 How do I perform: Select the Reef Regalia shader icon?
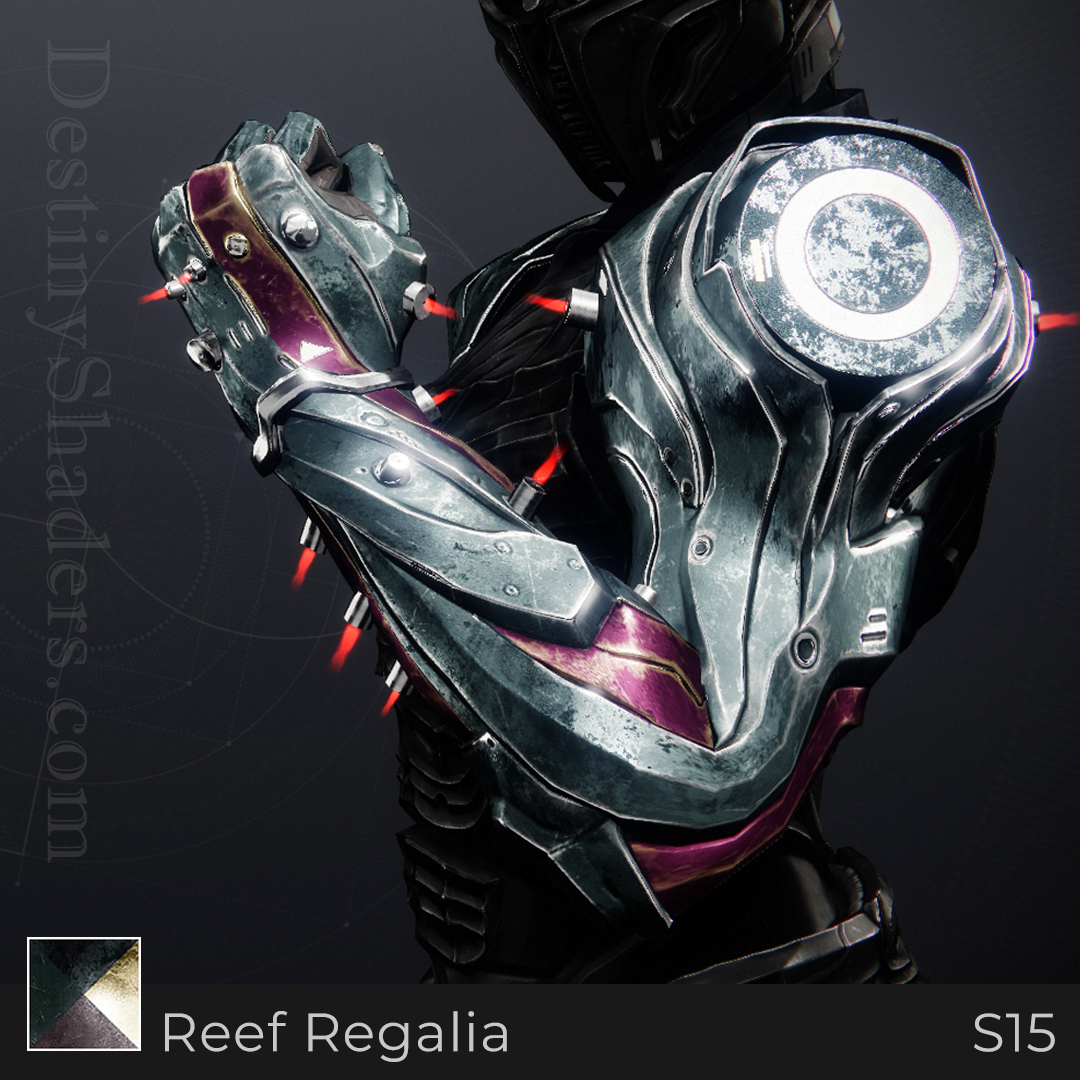coord(84,993)
